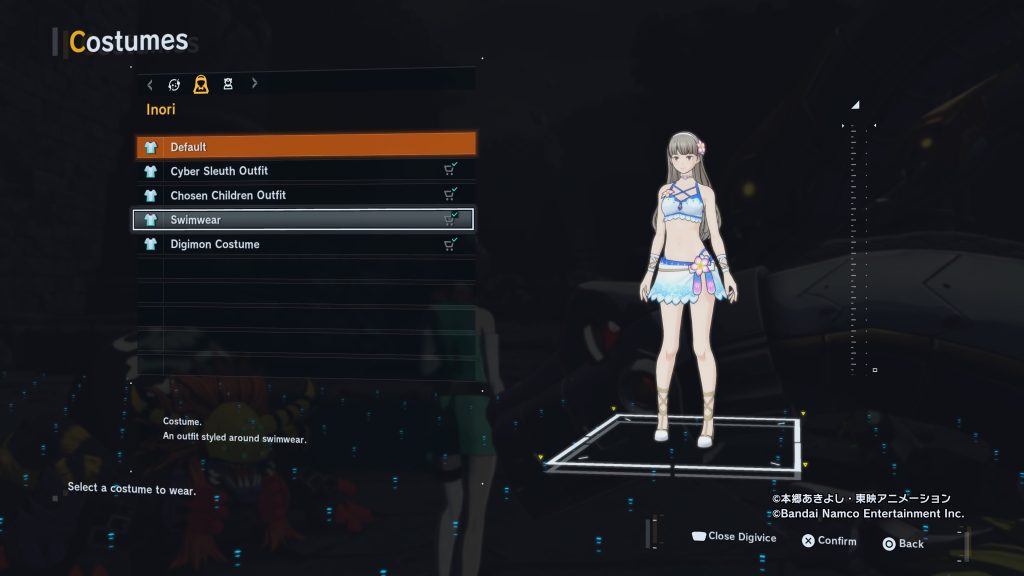Select the Swimwear costume row
Viewport: 1024px width, 576px height.
click(305, 220)
